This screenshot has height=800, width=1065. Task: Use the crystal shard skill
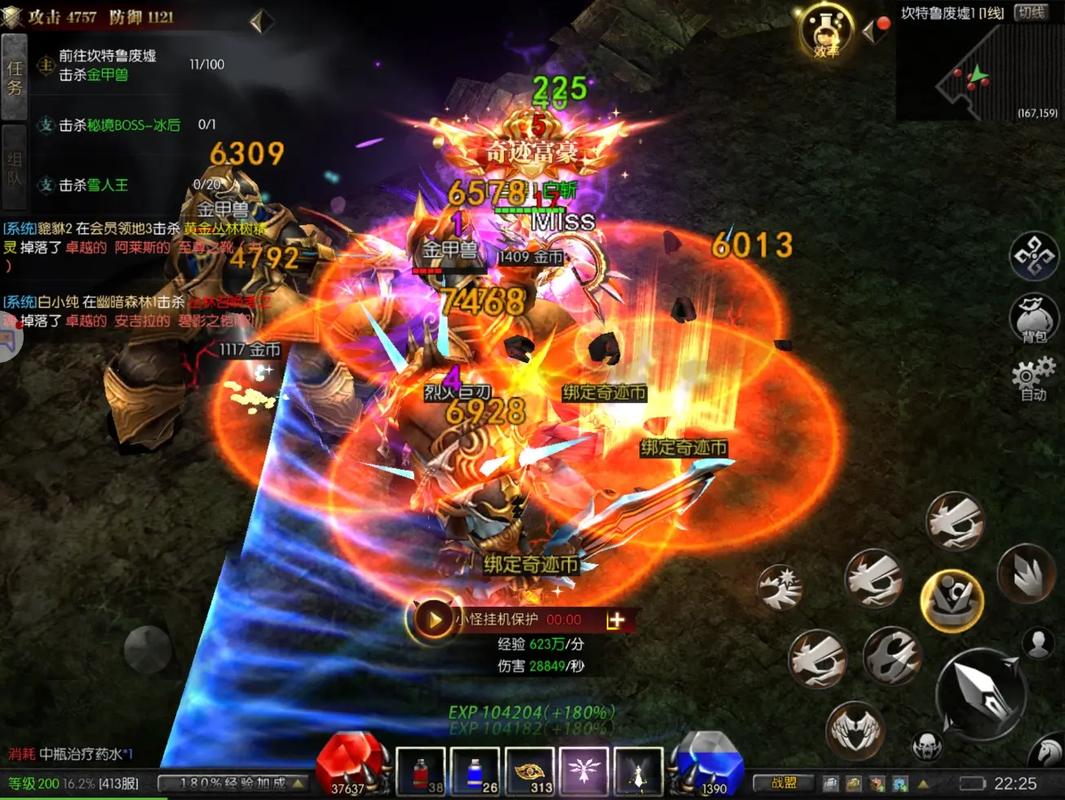[x=1025, y=574]
